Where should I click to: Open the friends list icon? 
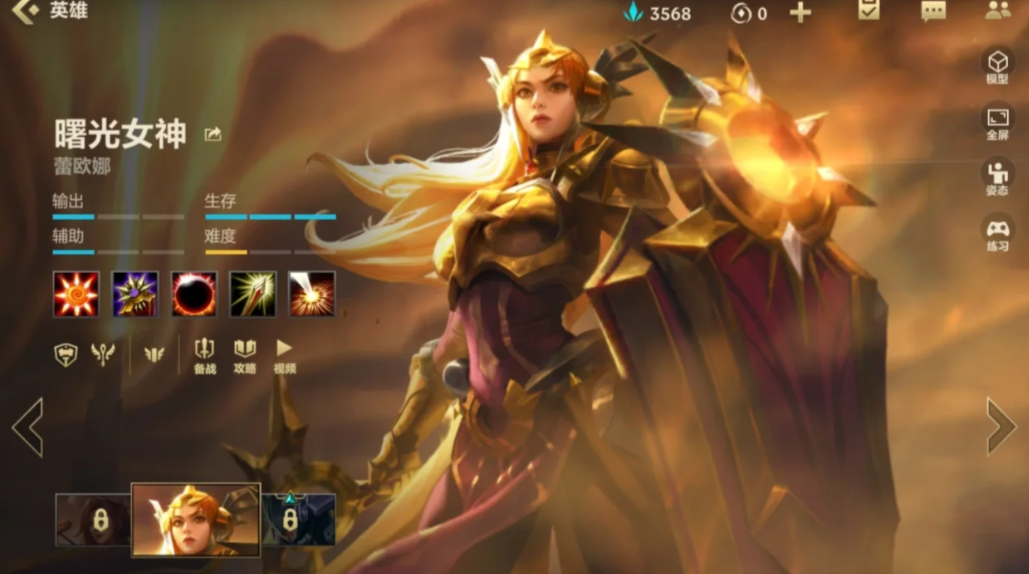pos(997,12)
